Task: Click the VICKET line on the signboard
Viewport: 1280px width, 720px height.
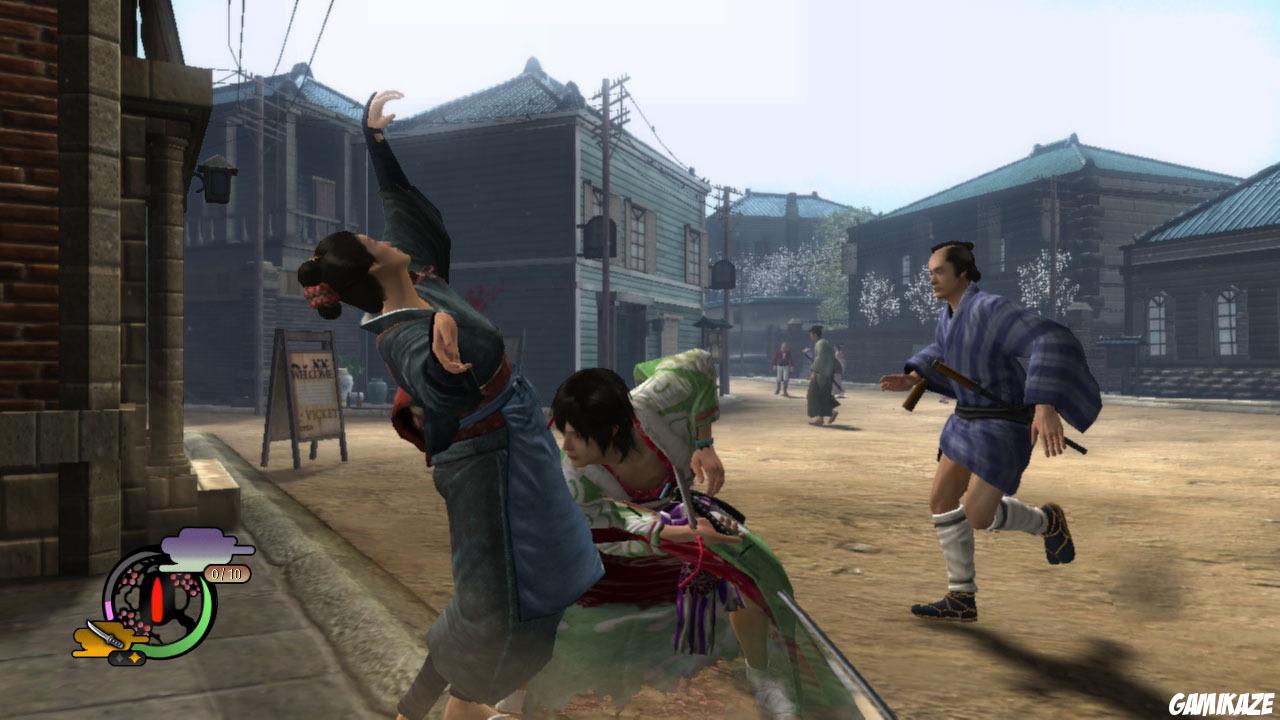Action: (322, 413)
